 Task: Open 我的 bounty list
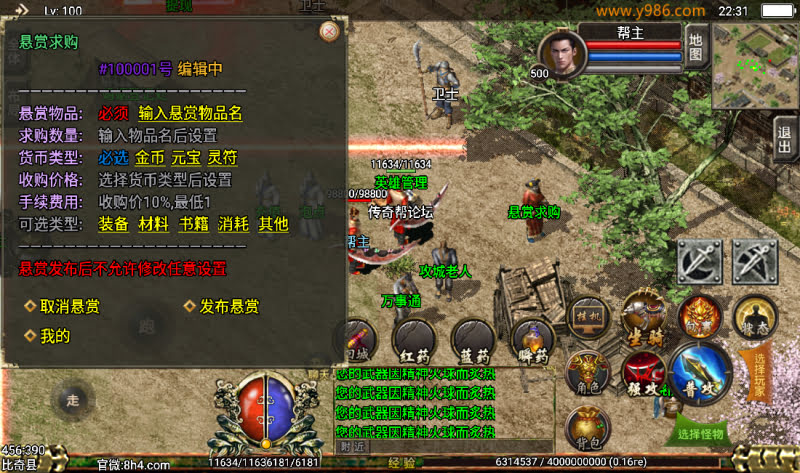pos(55,337)
